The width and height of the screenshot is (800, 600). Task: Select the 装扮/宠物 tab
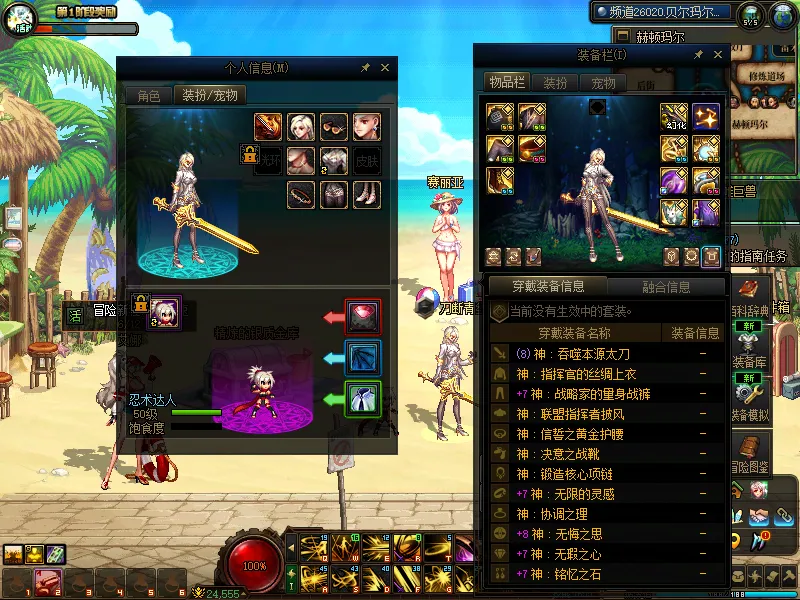[209, 96]
